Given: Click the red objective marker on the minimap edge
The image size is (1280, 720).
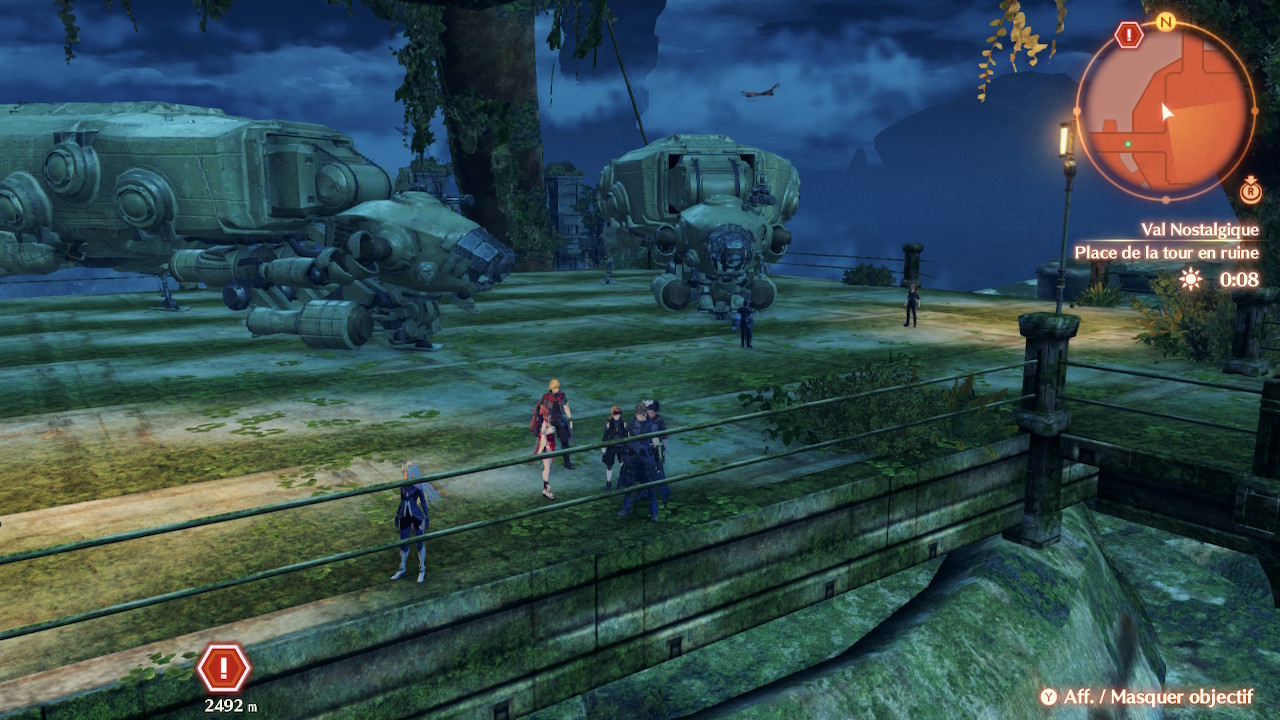Looking at the screenshot, I should pos(1129,36).
